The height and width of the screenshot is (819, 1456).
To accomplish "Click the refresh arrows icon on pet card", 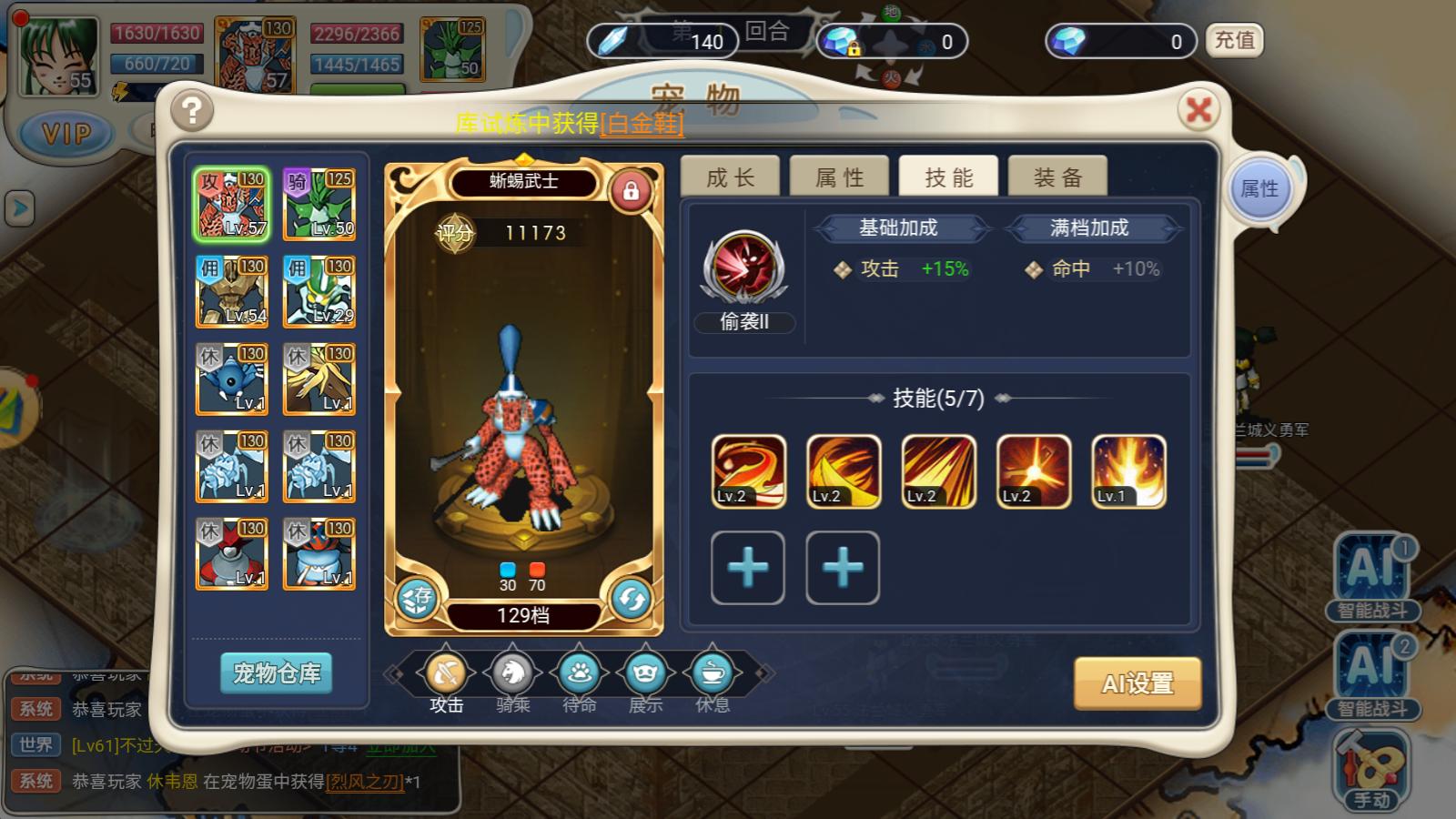I will pos(632,599).
